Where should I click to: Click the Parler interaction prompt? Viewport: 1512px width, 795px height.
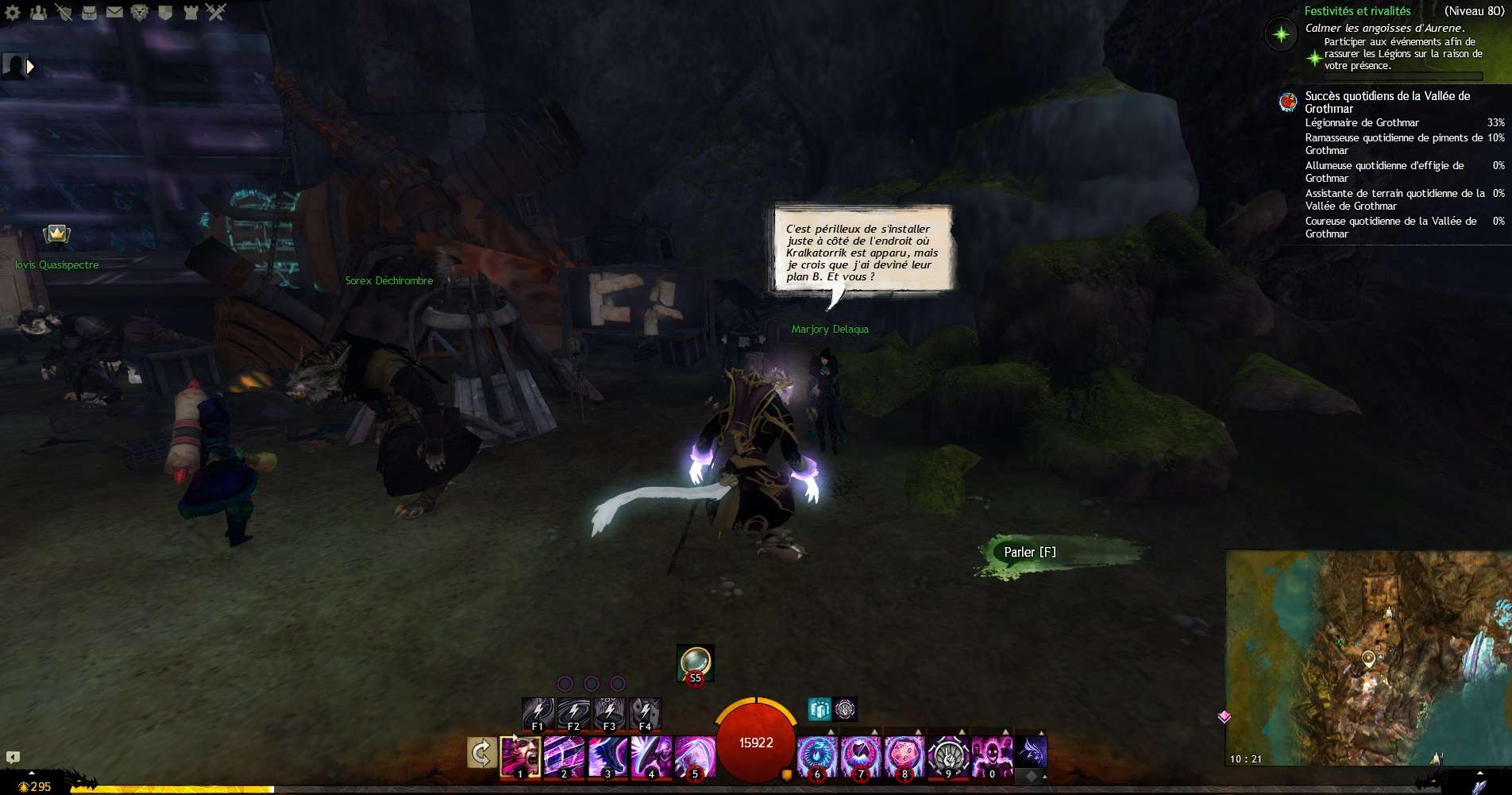pos(1030,553)
